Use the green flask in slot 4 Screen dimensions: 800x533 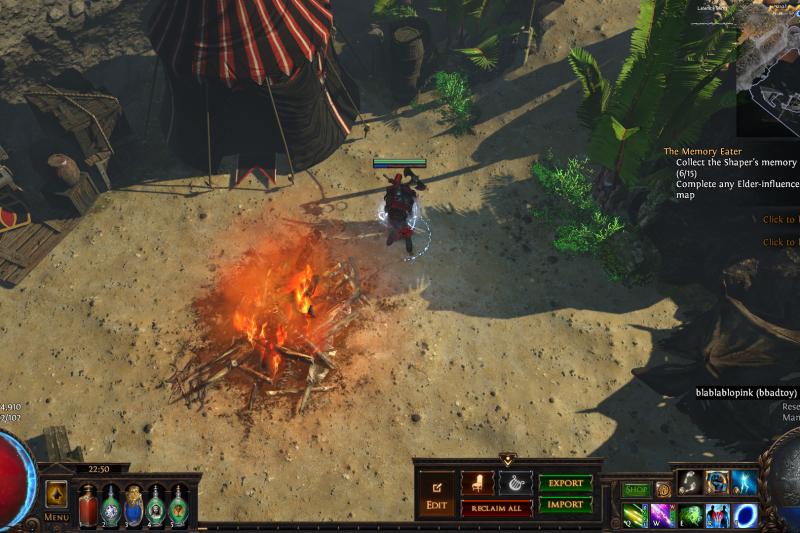click(156, 504)
